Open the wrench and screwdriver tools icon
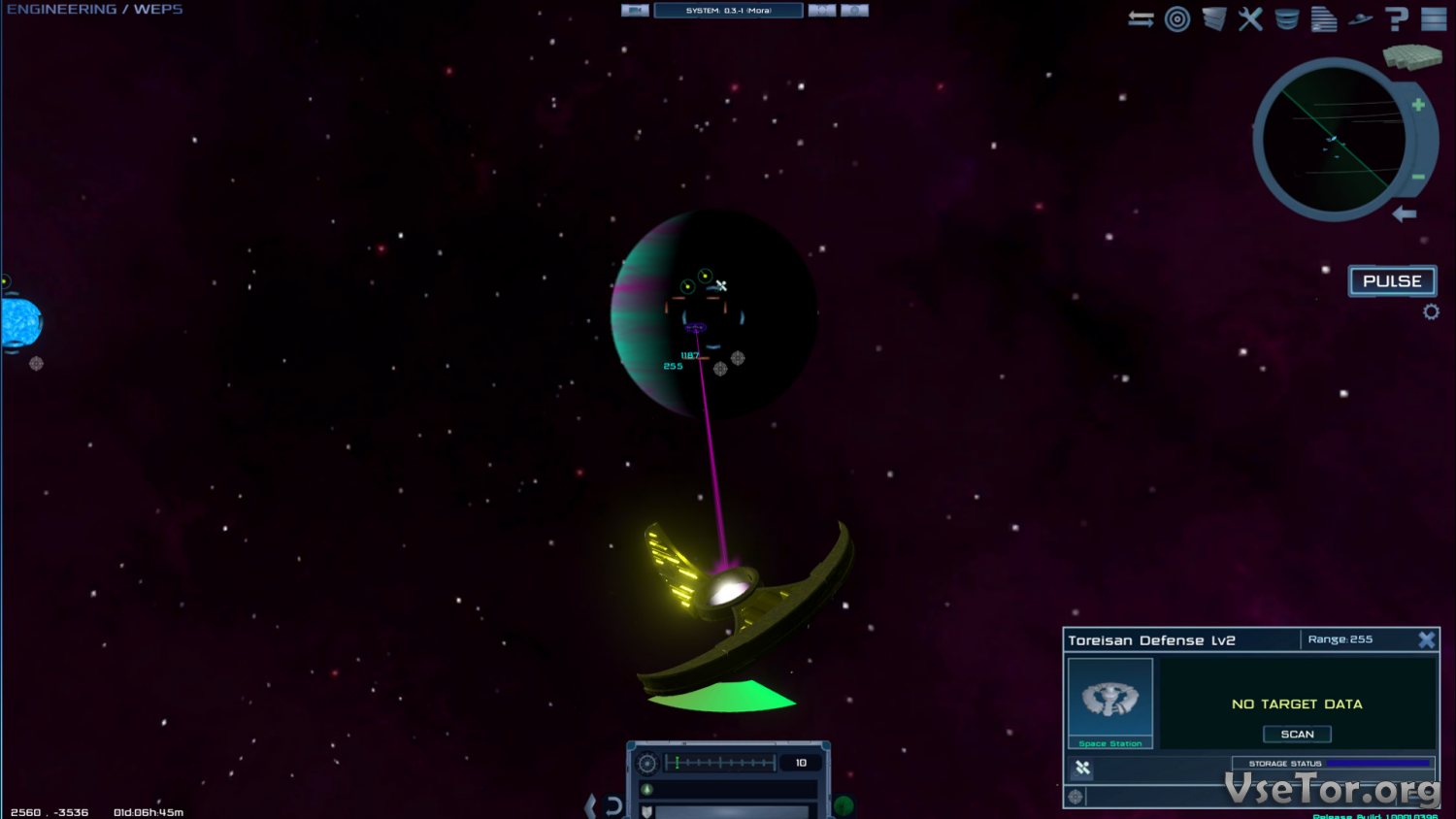Image resolution: width=1456 pixels, height=819 pixels. click(x=1250, y=18)
